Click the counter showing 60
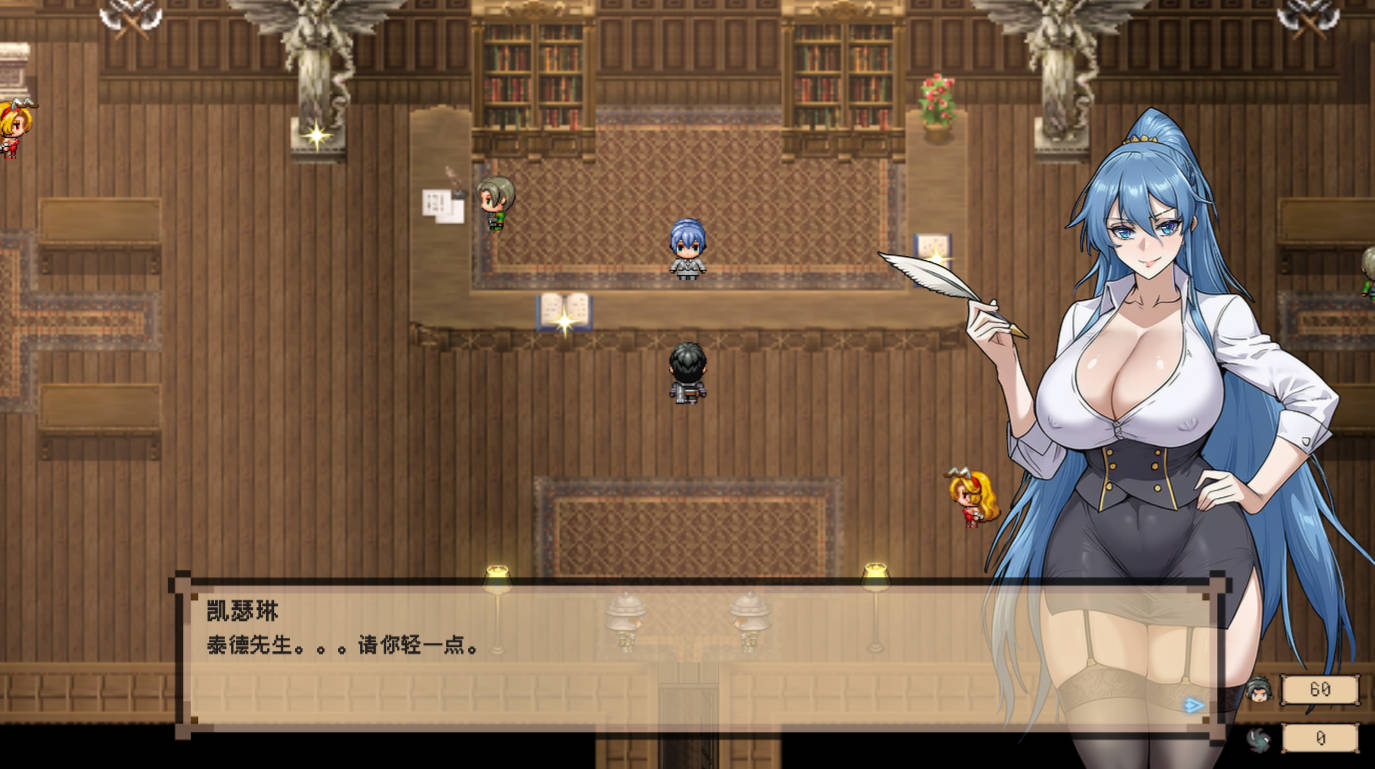The width and height of the screenshot is (1375, 769). 1320,689
